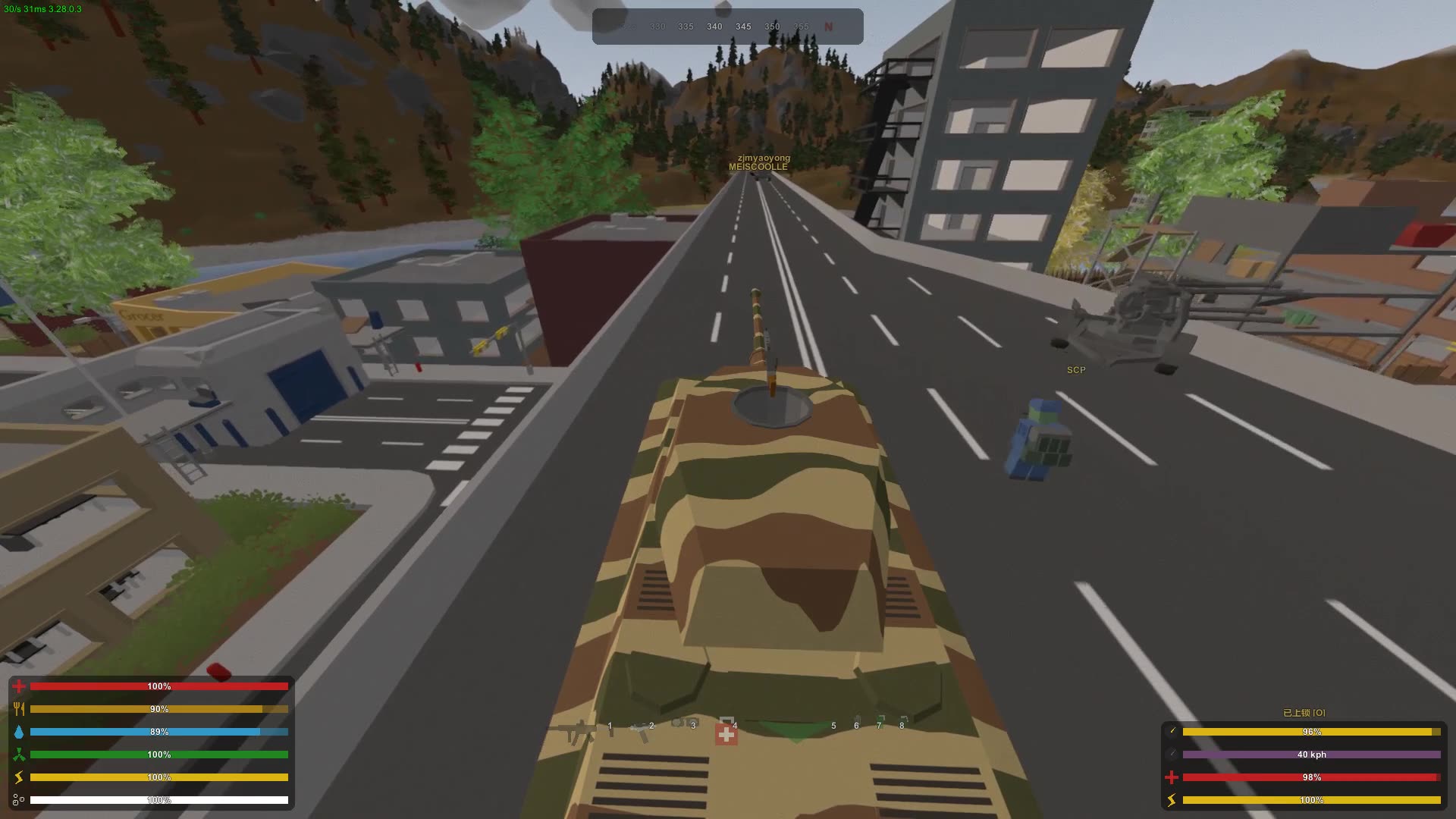
Task: Click the N marker on the compass
Action: coord(830,26)
